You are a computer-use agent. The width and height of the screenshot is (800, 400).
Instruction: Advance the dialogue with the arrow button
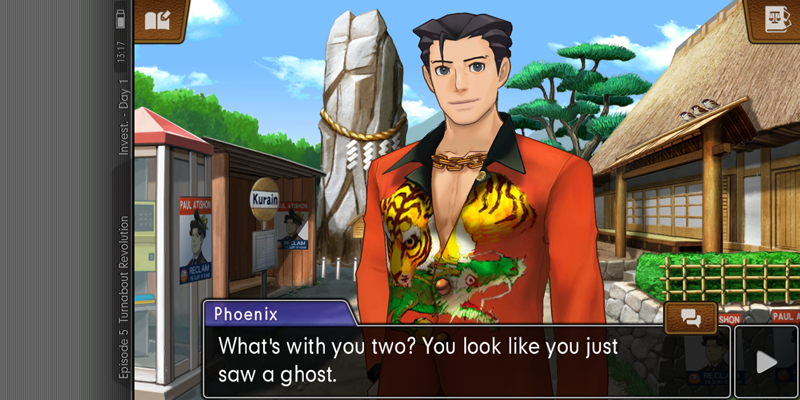(767, 362)
